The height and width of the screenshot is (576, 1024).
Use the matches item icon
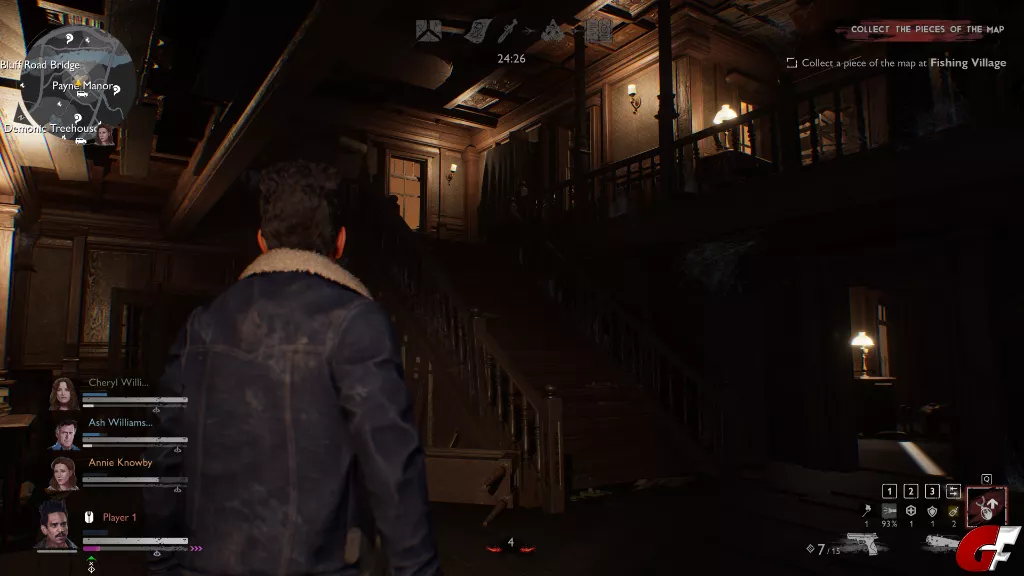pyautogui.click(x=866, y=511)
